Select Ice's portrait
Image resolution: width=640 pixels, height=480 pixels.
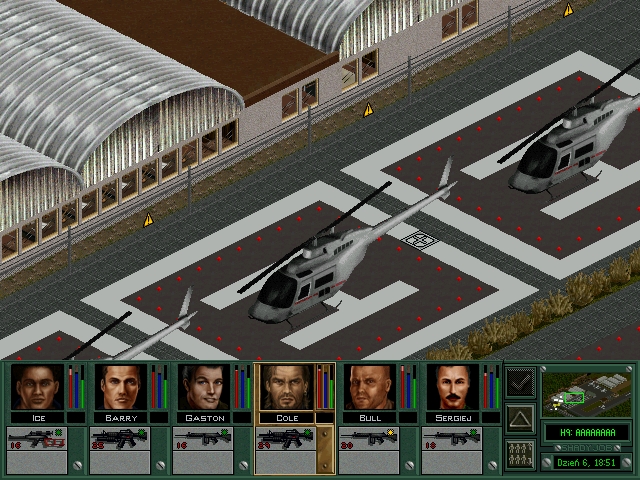click(38, 387)
